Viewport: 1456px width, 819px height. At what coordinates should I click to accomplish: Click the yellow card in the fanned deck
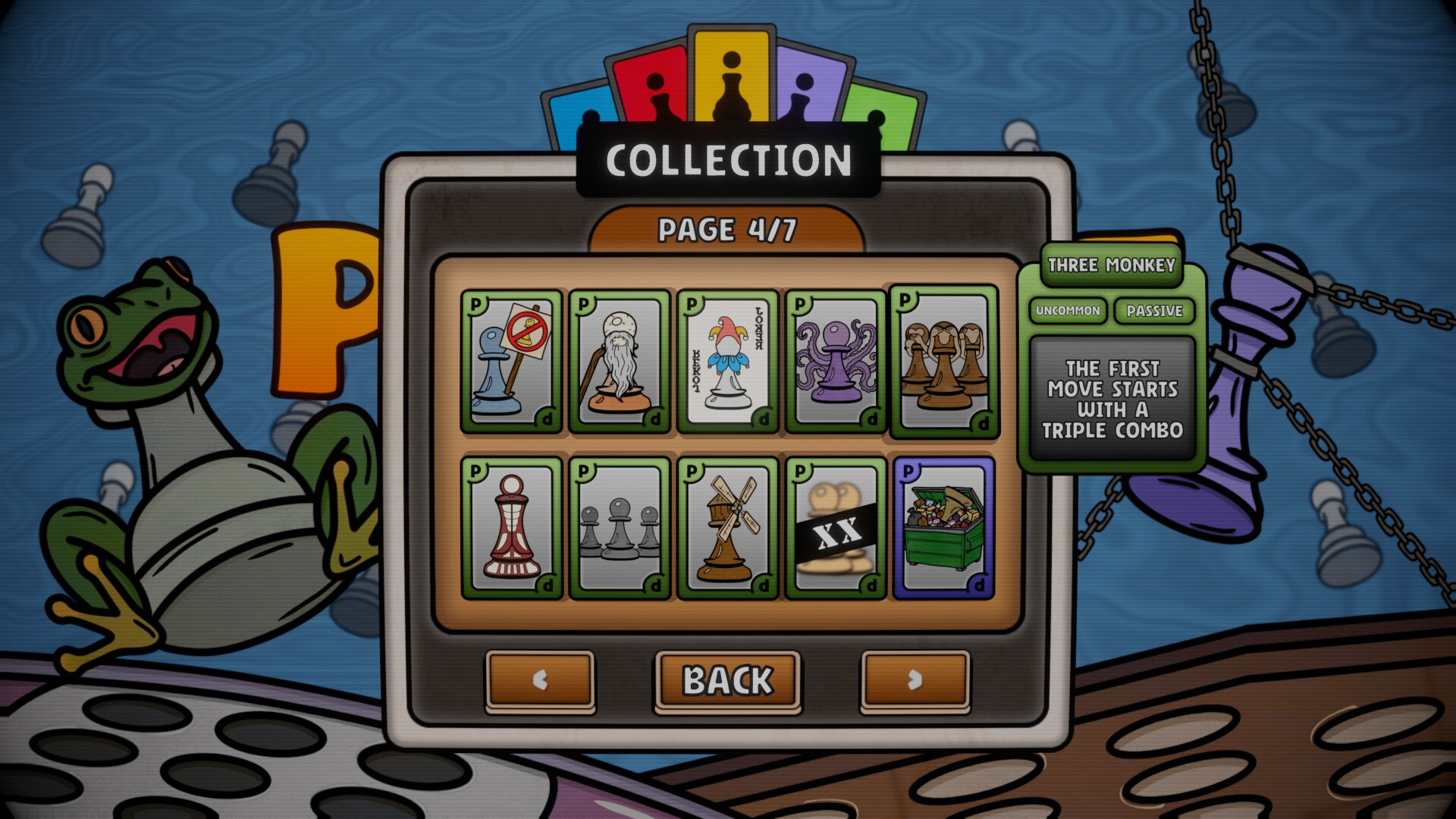point(730,76)
